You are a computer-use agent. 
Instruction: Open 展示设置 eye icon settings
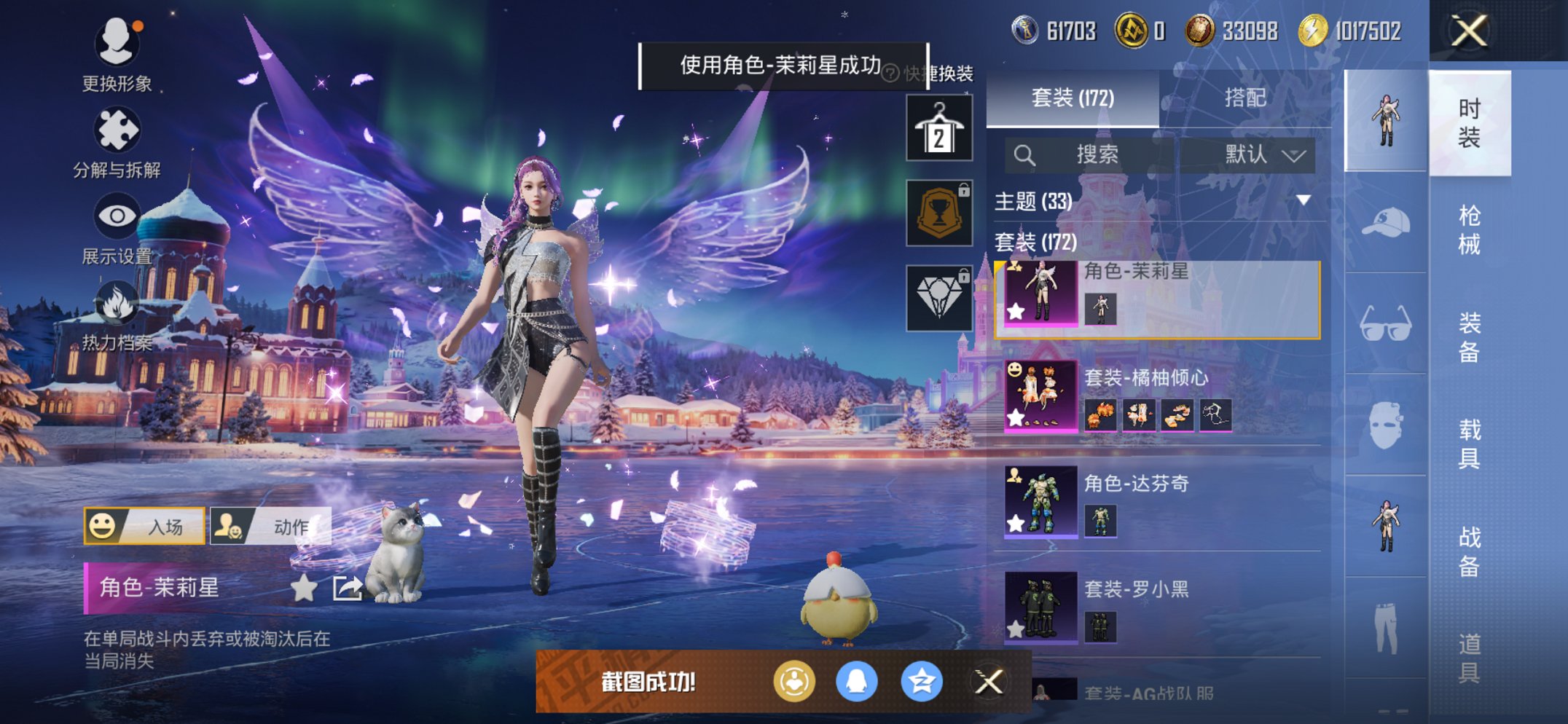117,227
